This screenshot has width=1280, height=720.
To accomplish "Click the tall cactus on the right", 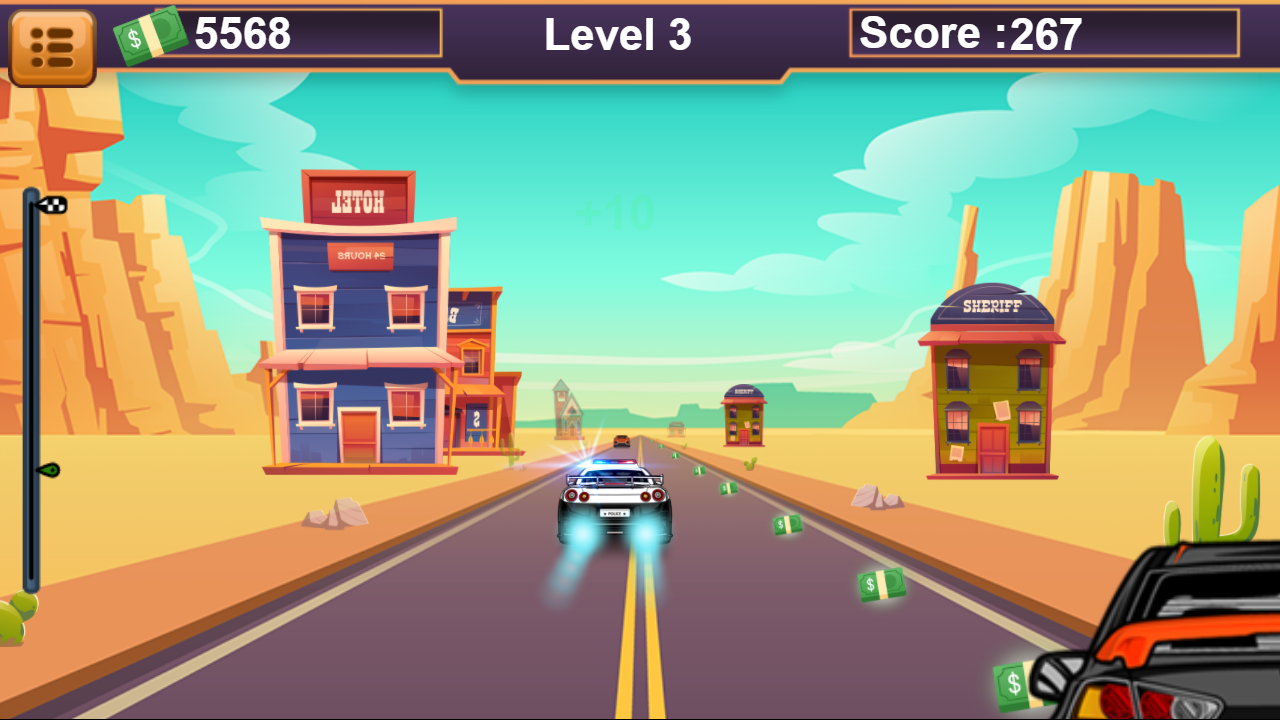I will [x=1208, y=490].
